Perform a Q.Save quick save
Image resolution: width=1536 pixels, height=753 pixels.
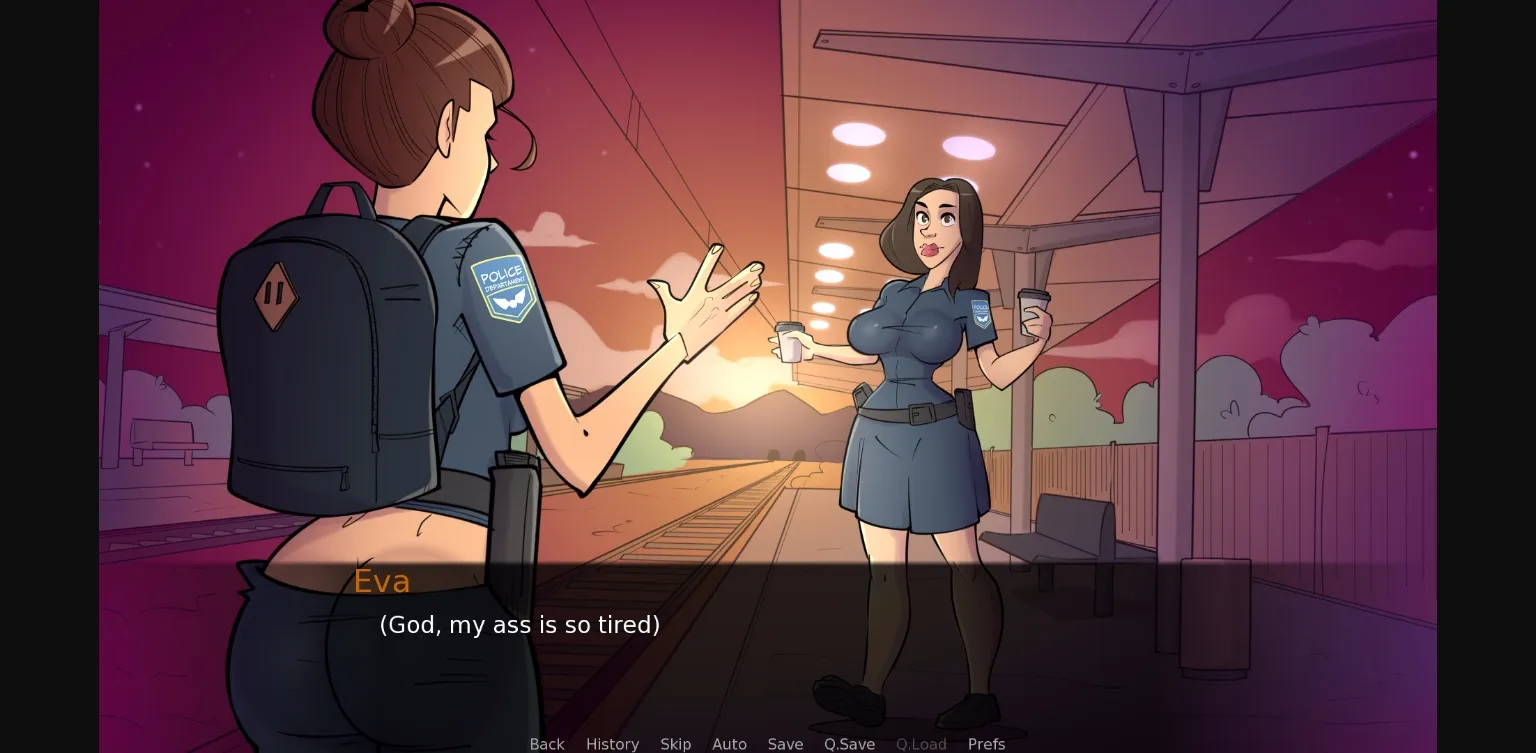coord(849,744)
